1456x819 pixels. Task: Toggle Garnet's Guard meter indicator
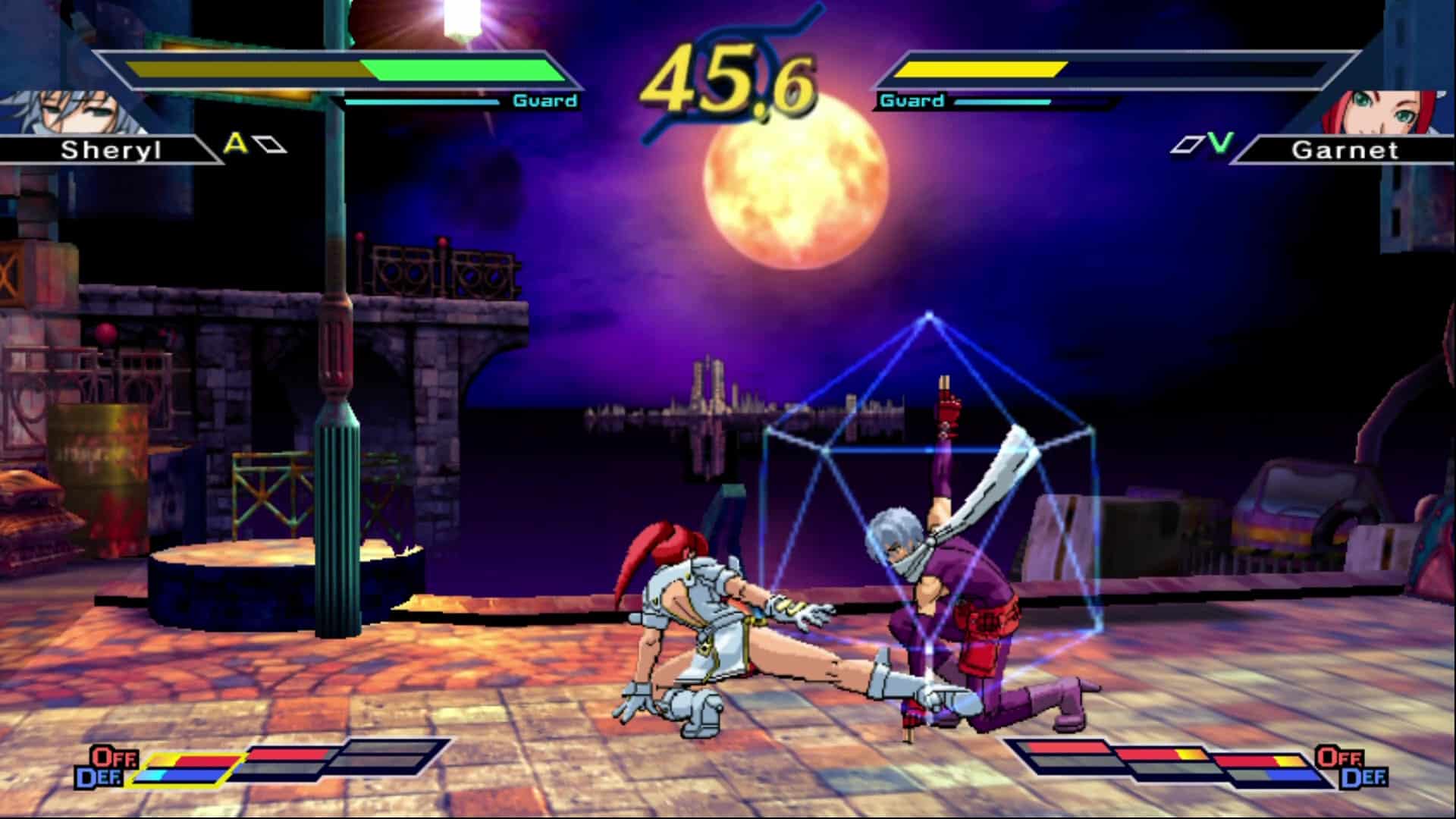(x=912, y=99)
